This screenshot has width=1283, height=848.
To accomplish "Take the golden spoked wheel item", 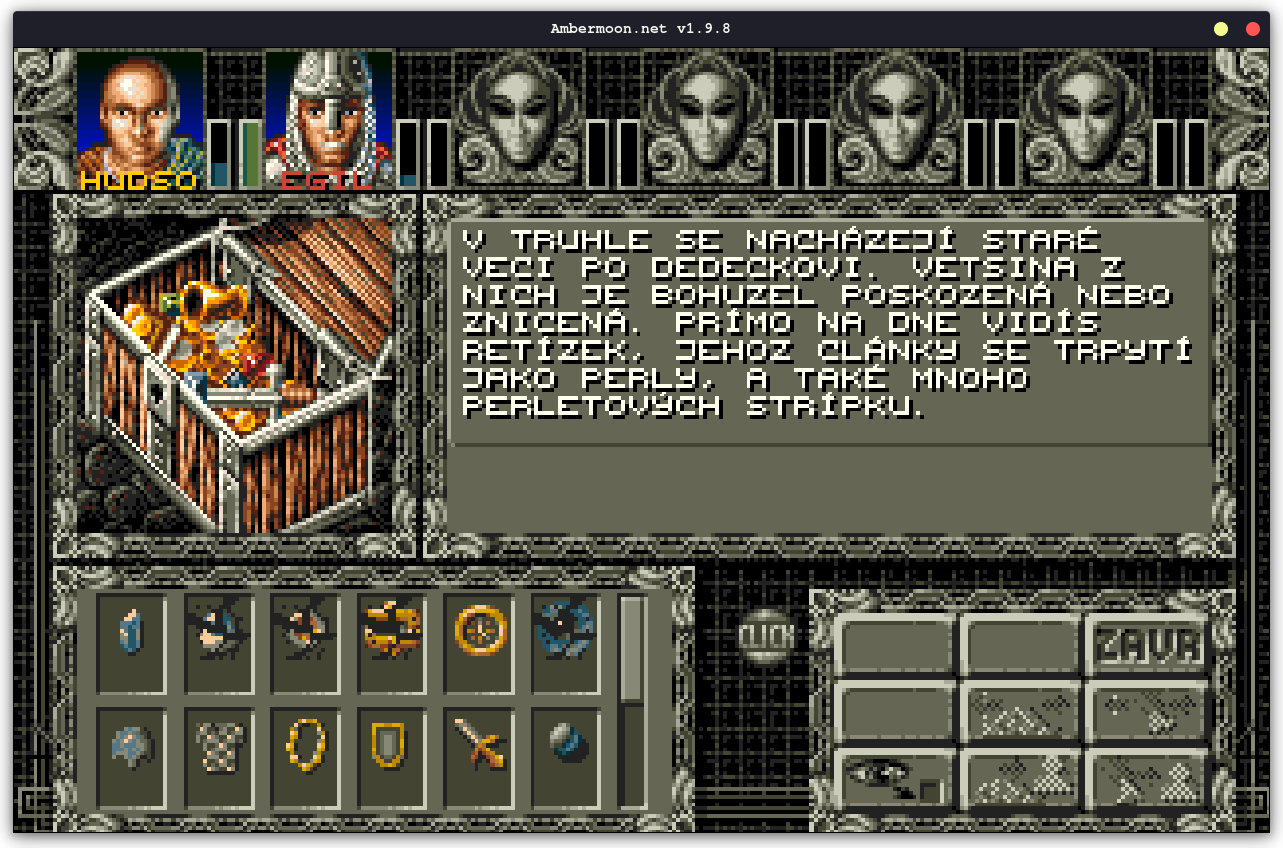I will tap(480, 632).
